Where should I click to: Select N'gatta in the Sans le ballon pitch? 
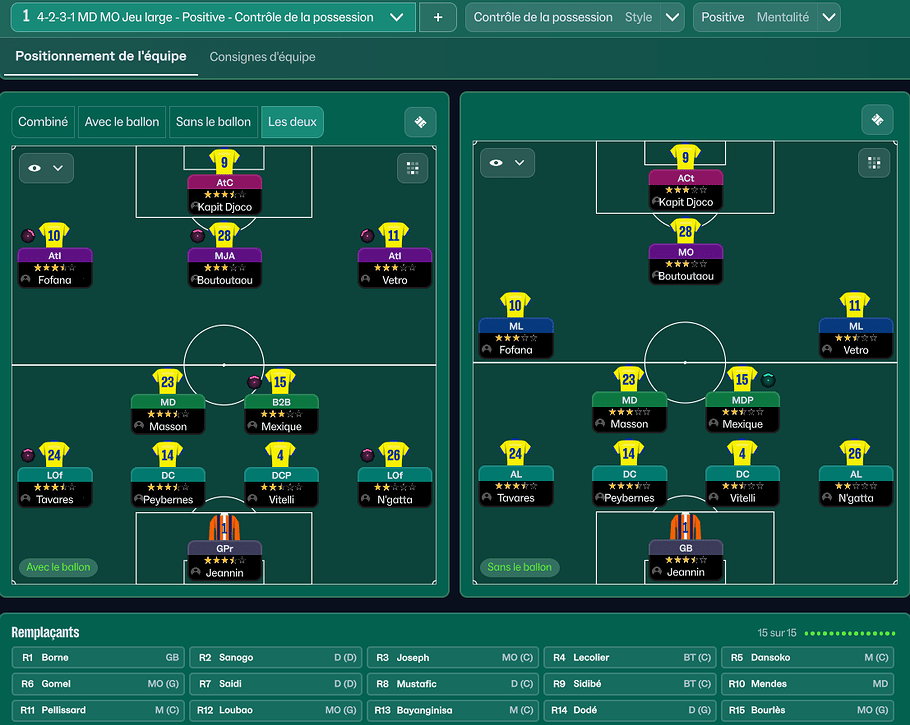pos(855,485)
